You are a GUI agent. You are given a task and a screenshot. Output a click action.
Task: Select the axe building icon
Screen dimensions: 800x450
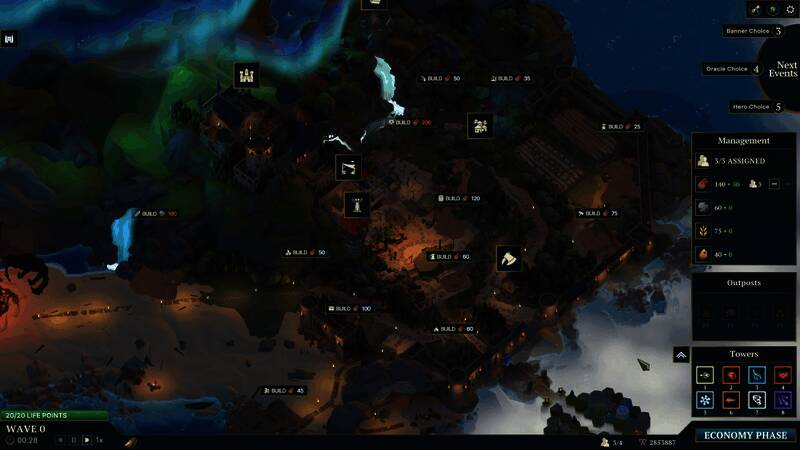[x=508, y=258]
